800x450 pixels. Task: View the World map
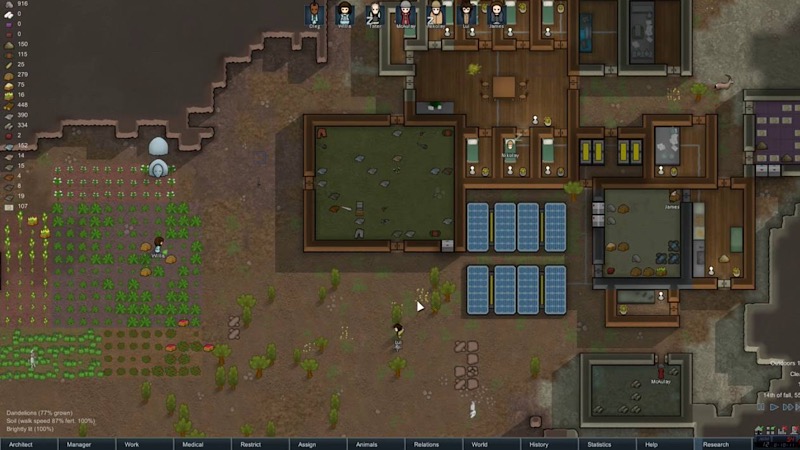tap(480, 444)
